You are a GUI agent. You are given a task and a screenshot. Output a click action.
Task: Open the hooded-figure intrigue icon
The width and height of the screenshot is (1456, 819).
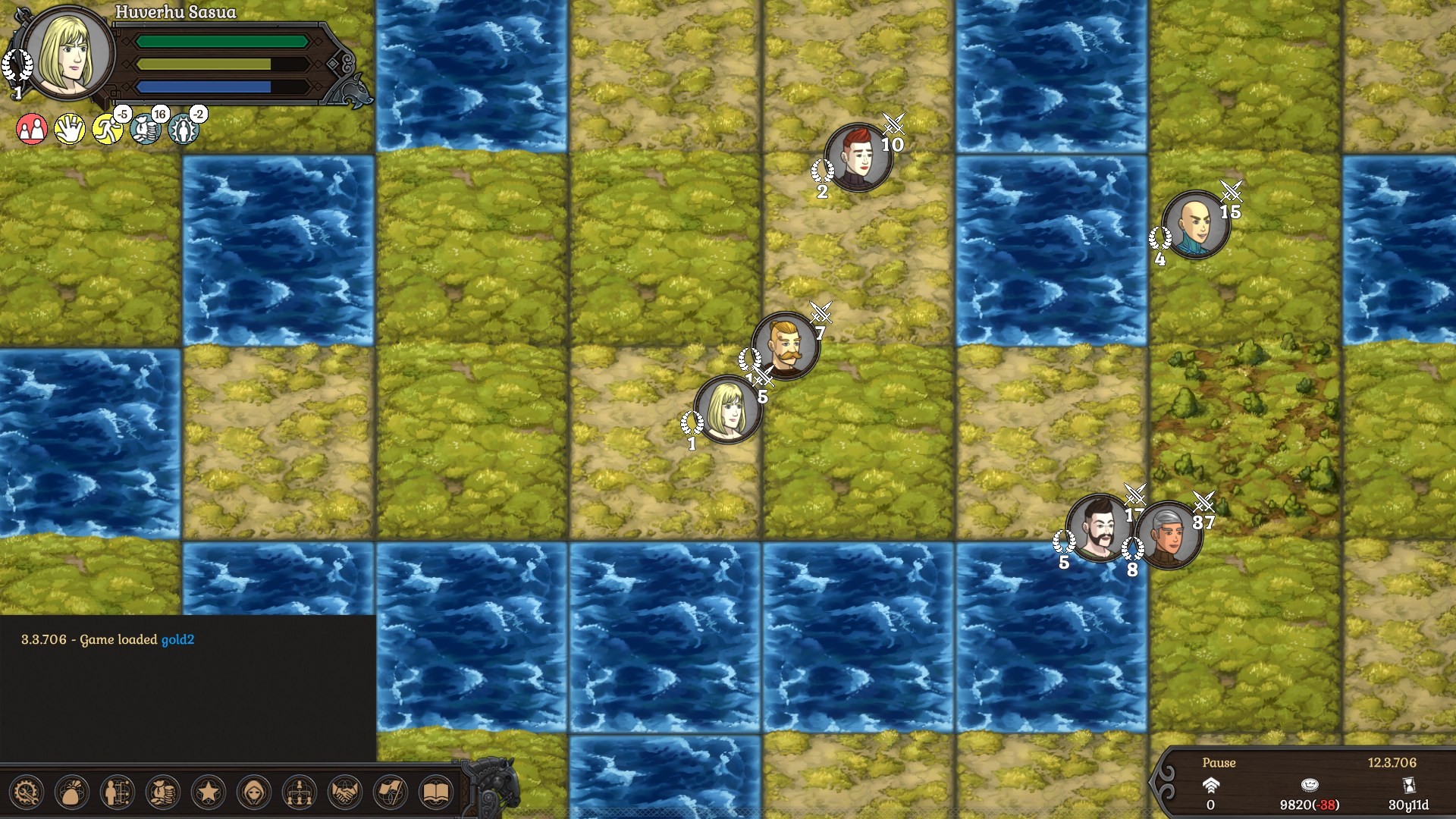pyautogui.click(x=253, y=792)
